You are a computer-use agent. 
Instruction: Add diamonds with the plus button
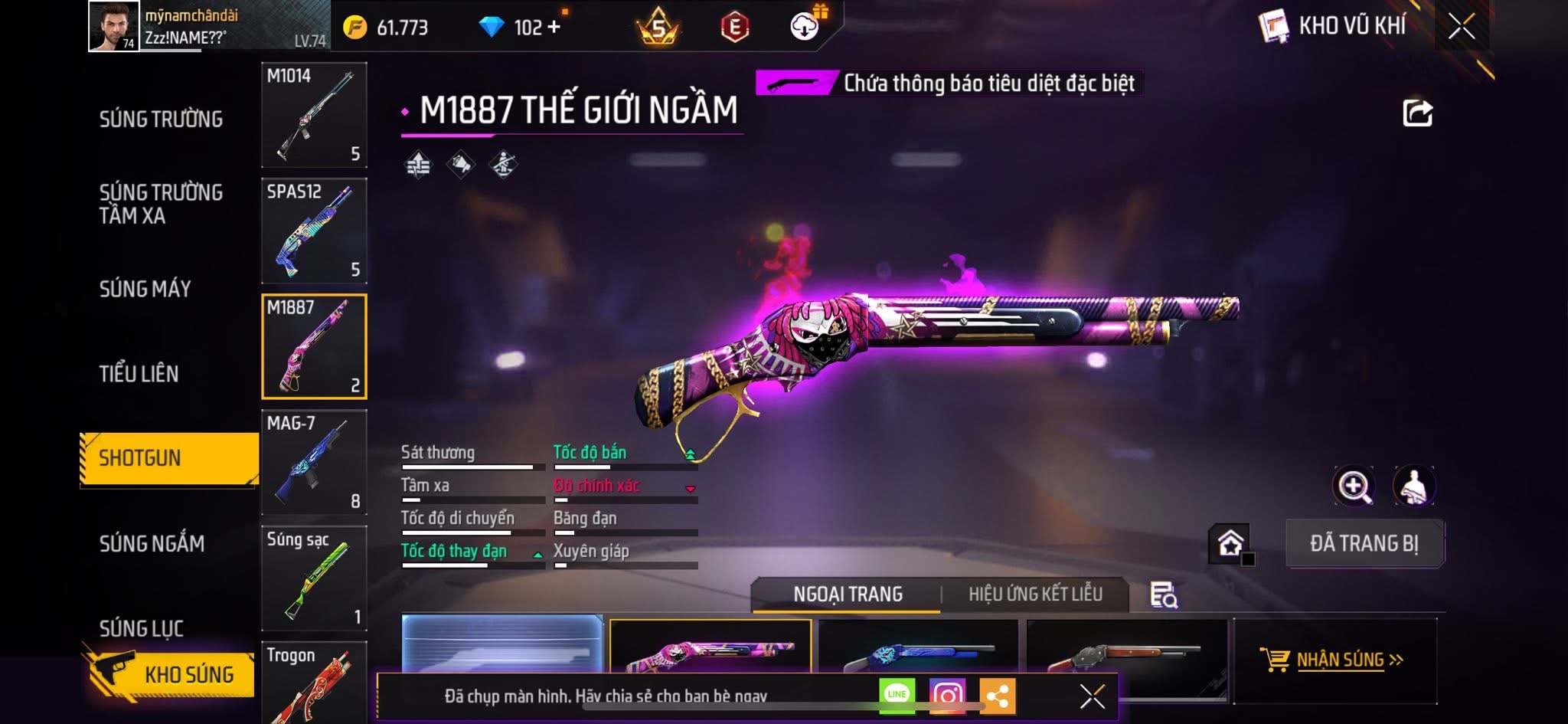554,28
